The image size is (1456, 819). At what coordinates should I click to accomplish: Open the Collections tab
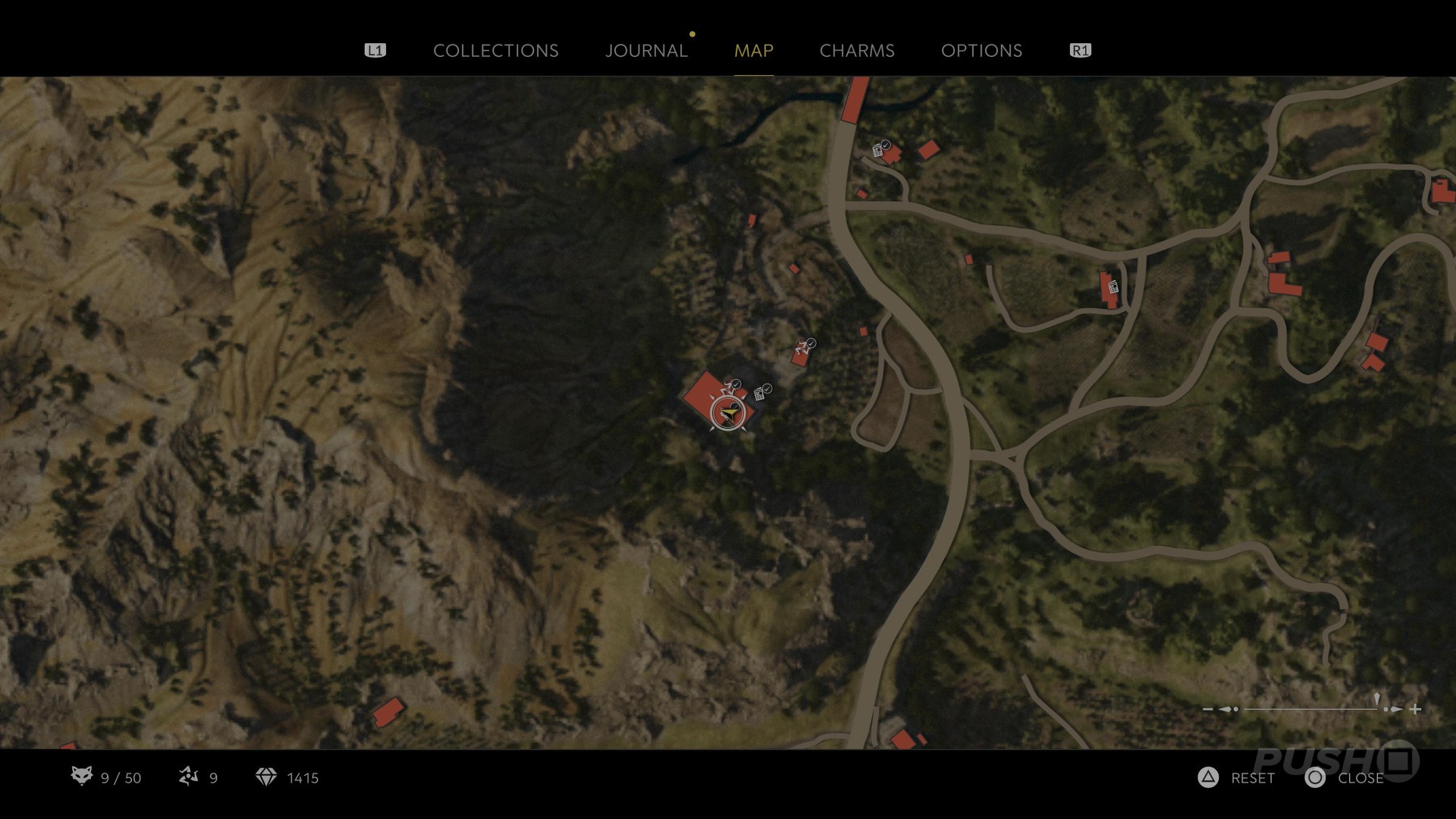tap(495, 51)
